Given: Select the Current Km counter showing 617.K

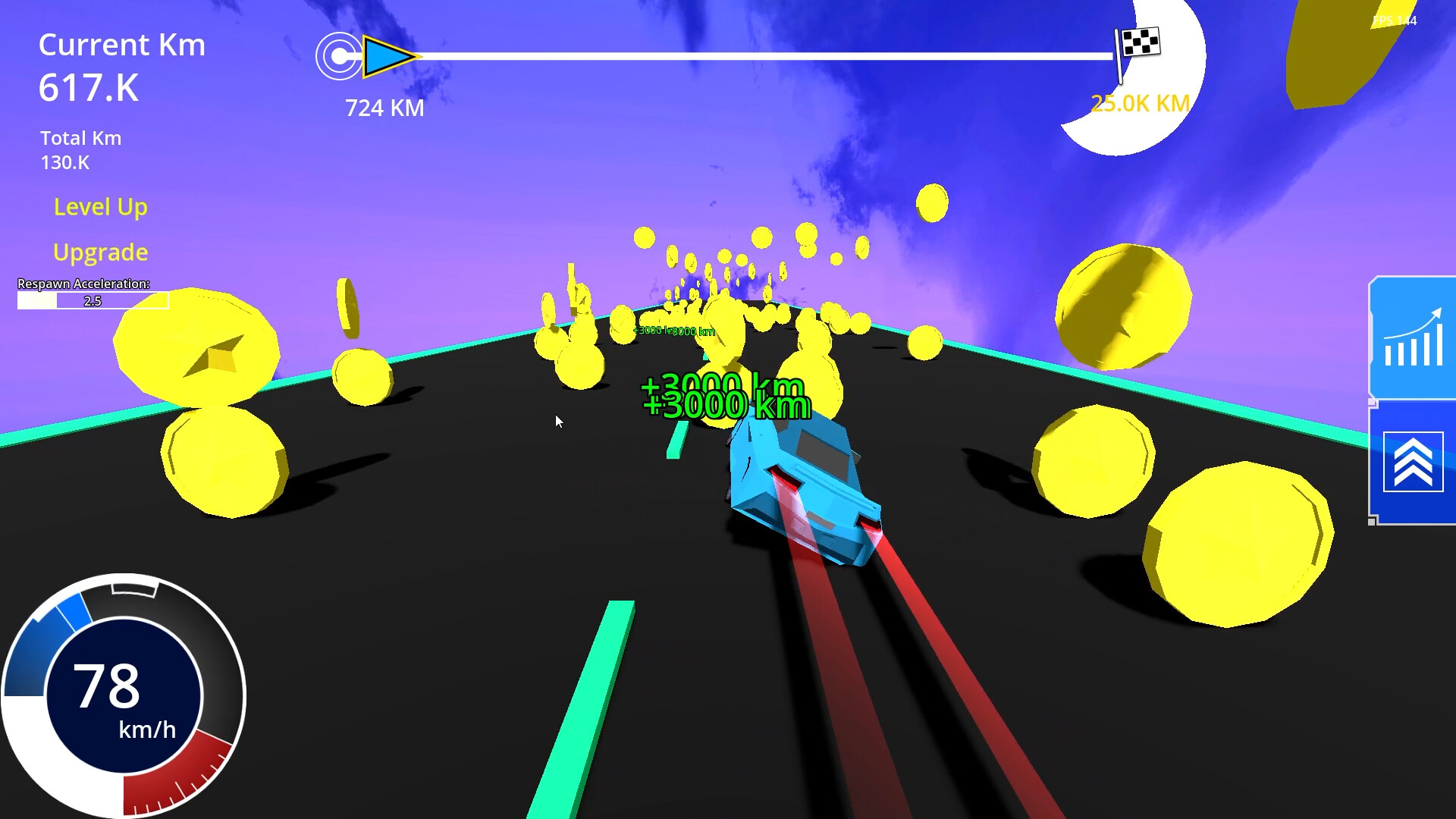Looking at the screenshot, I should pyautogui.click(x=89, y=87).
